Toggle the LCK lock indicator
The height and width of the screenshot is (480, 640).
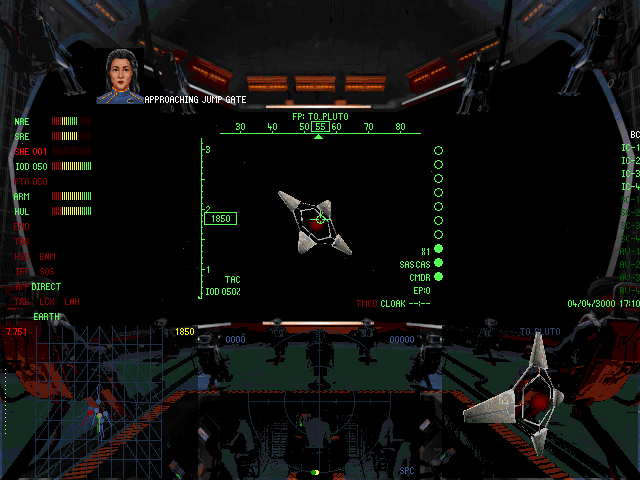click(x=47, y=301)
